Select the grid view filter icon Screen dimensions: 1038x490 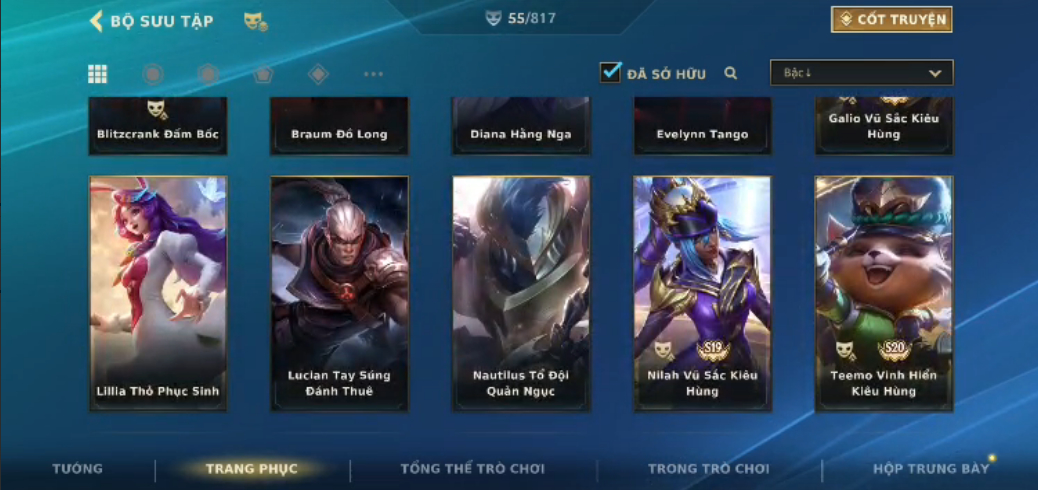(x=98, y=74)
